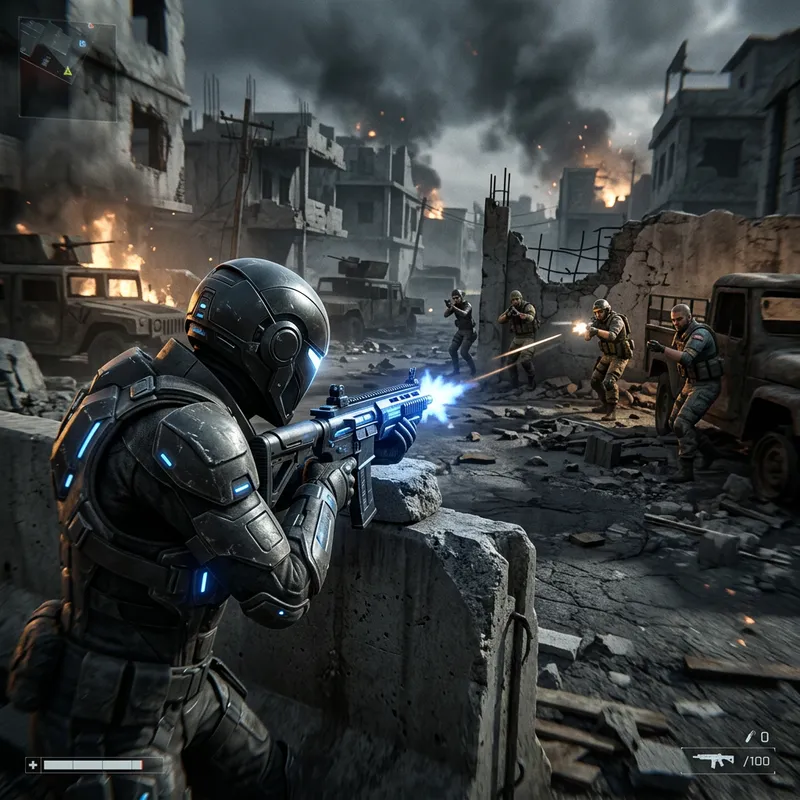
Task: Click the red marker on the minimap
Action: [x=91, y=26]
